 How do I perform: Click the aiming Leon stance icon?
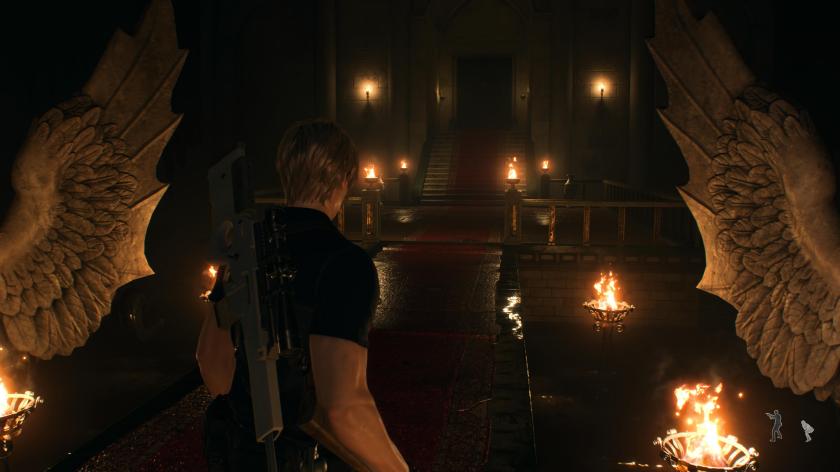coord(775,425)
